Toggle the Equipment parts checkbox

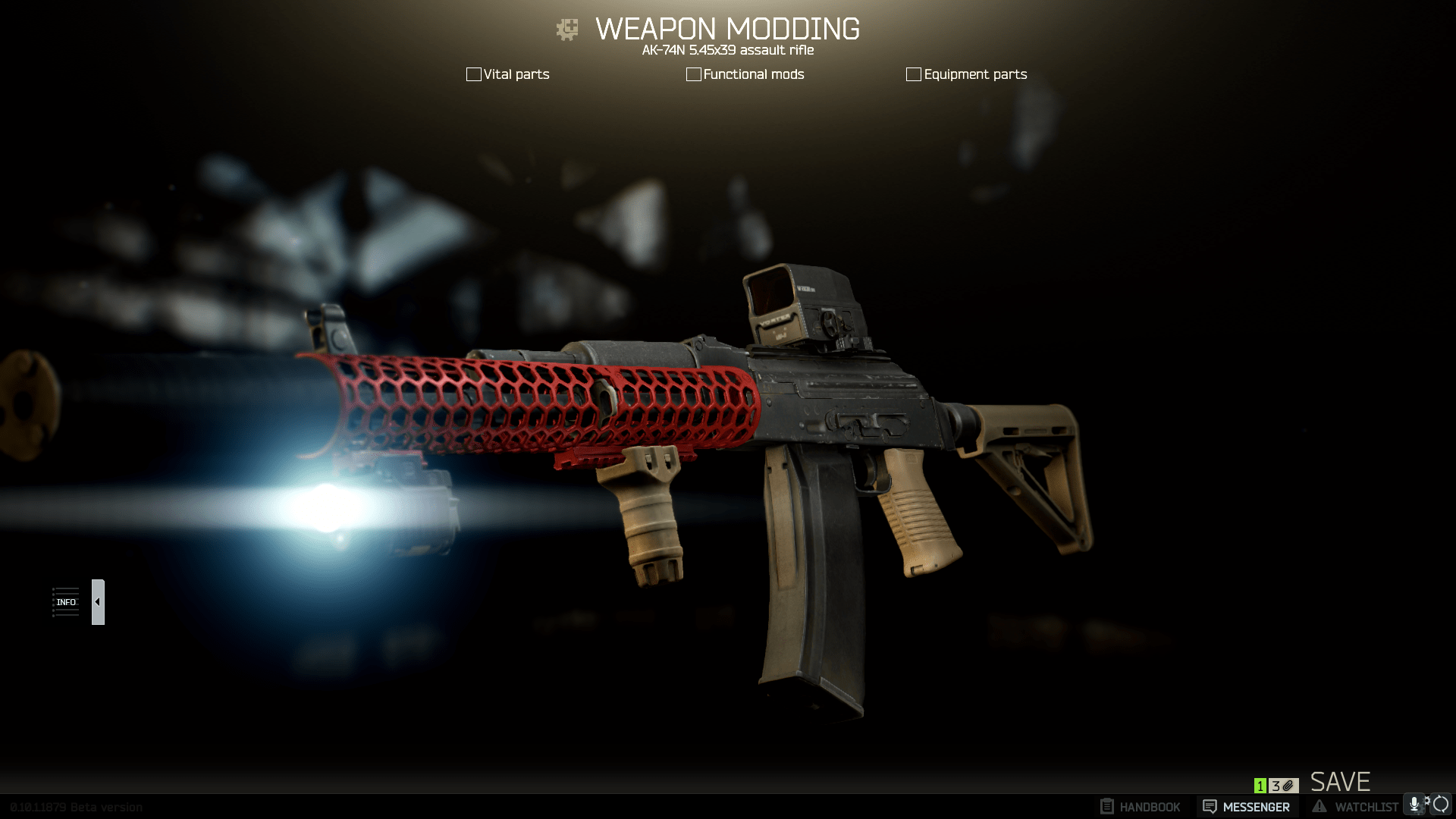[913, 74]
